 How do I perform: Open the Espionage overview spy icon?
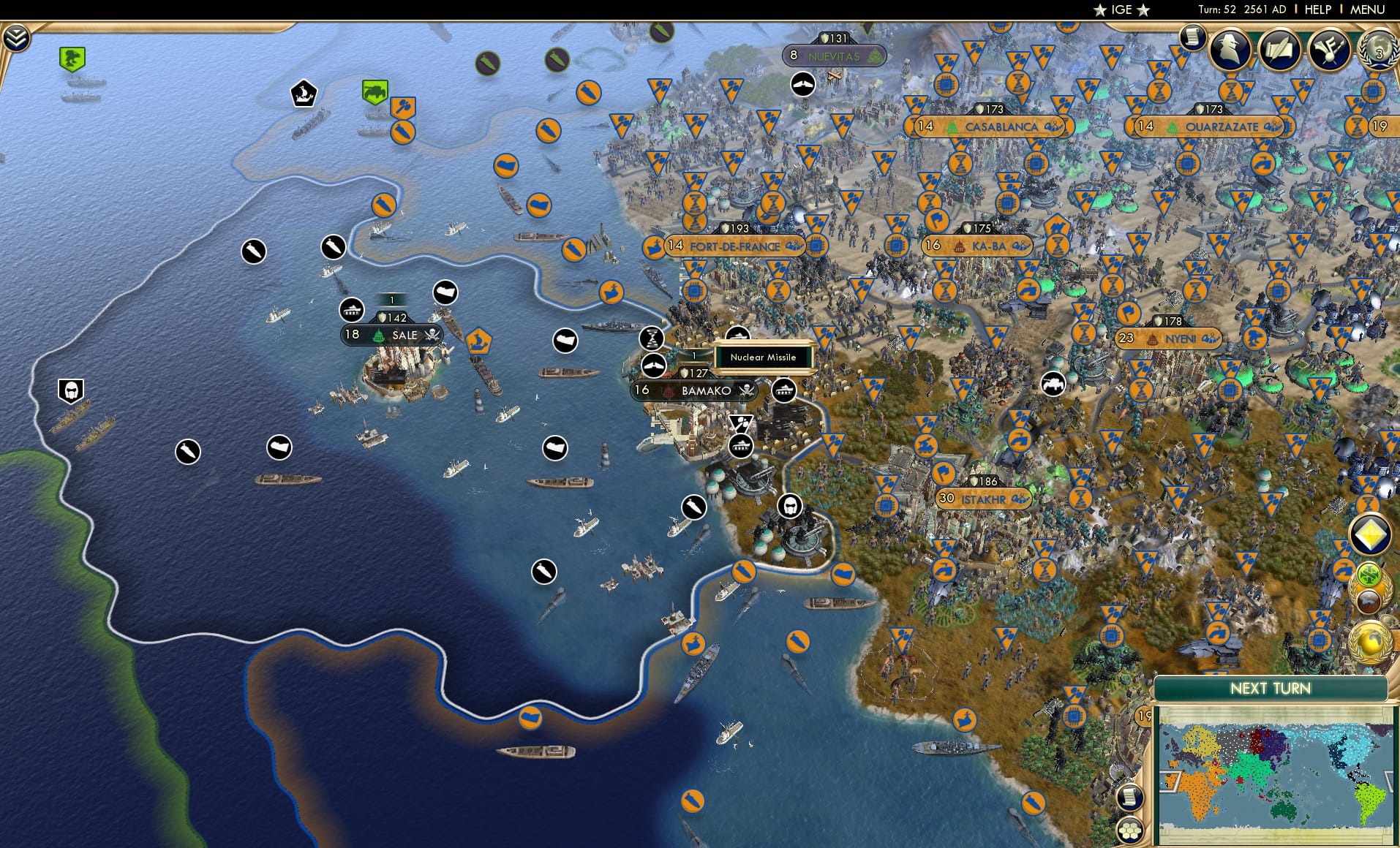(x=1231, y=50)
